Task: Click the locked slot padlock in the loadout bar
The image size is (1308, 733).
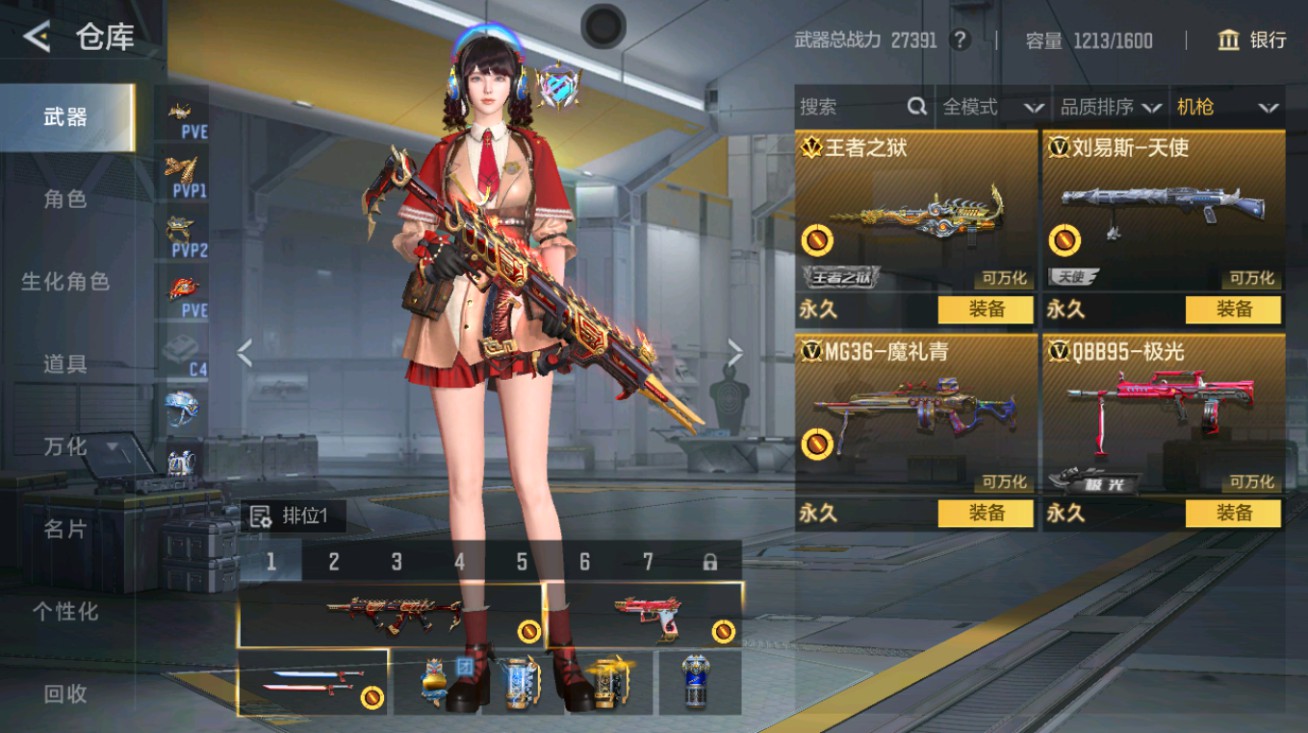Action: point(712,563)
